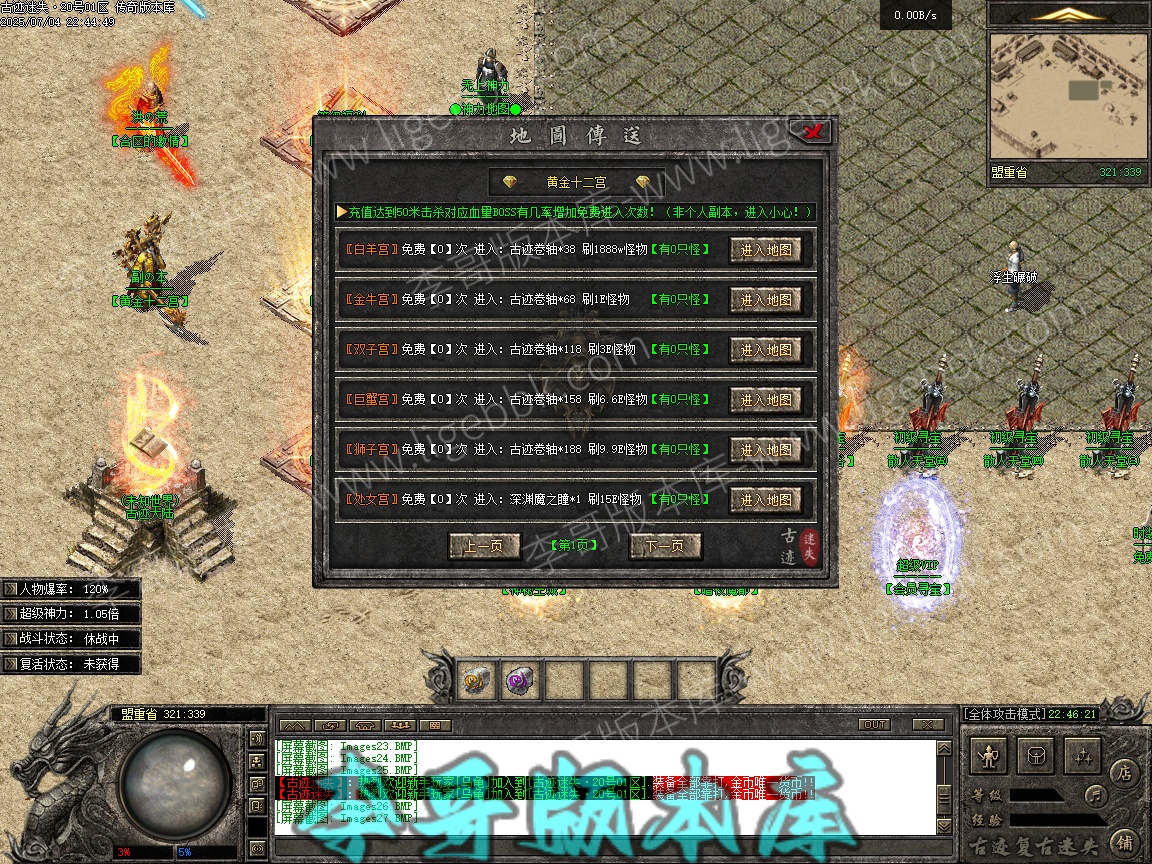The image size is (1152, 864).
Task: Open the skills sparkle icon
Action: pyautogui.click(x=1084, y=757)
